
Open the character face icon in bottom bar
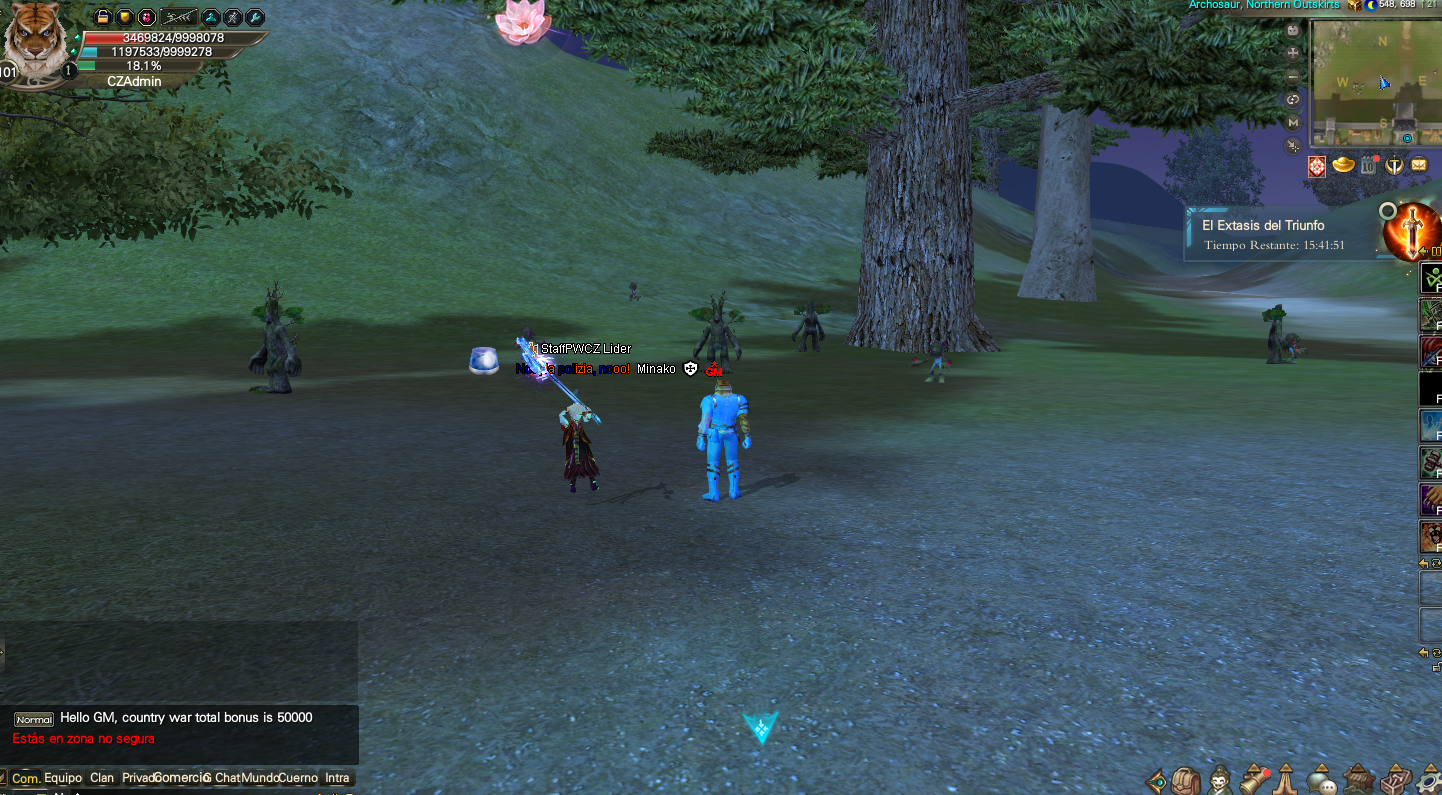1220,780
